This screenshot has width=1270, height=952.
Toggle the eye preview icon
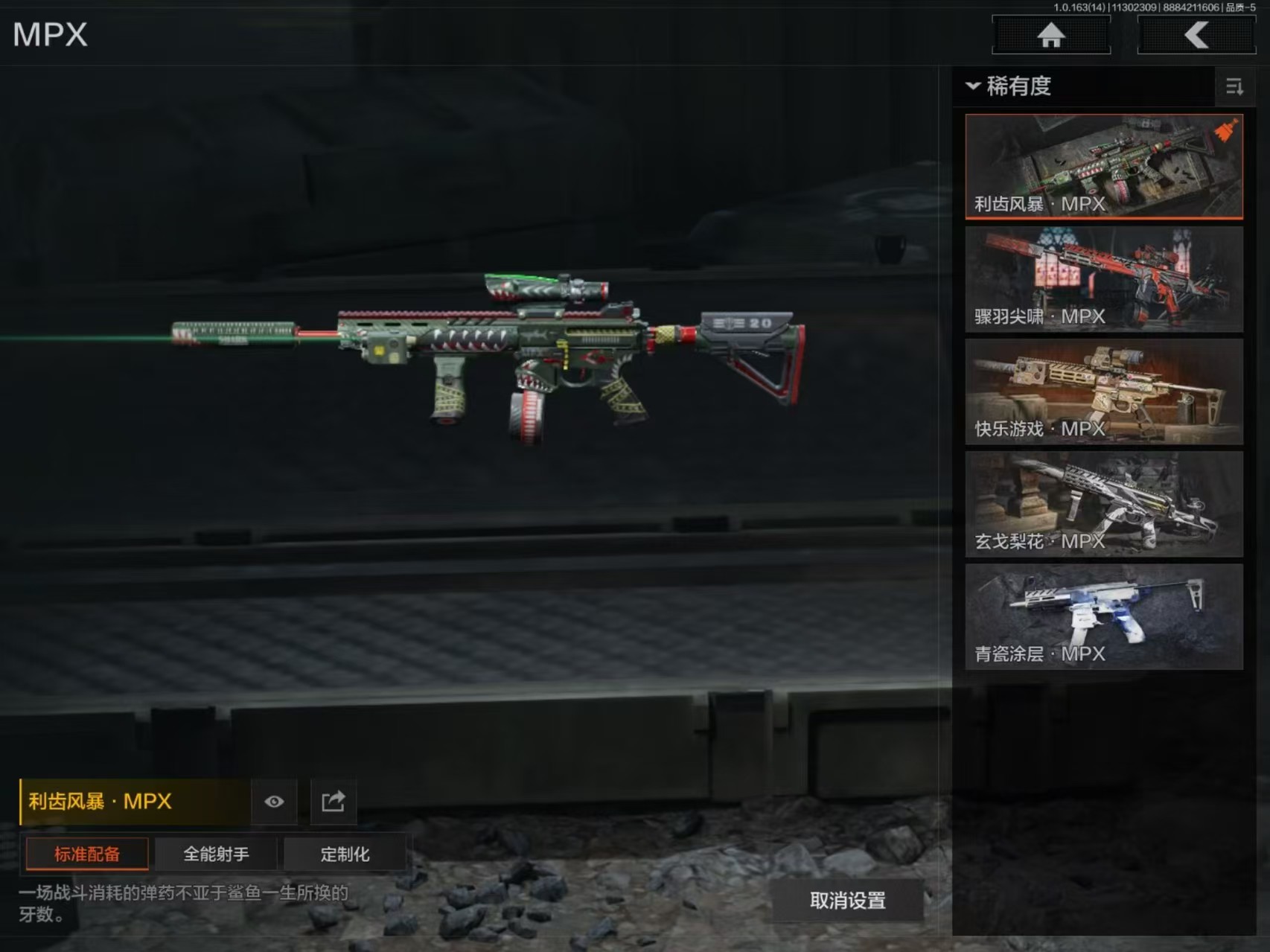tap(274, 802)
